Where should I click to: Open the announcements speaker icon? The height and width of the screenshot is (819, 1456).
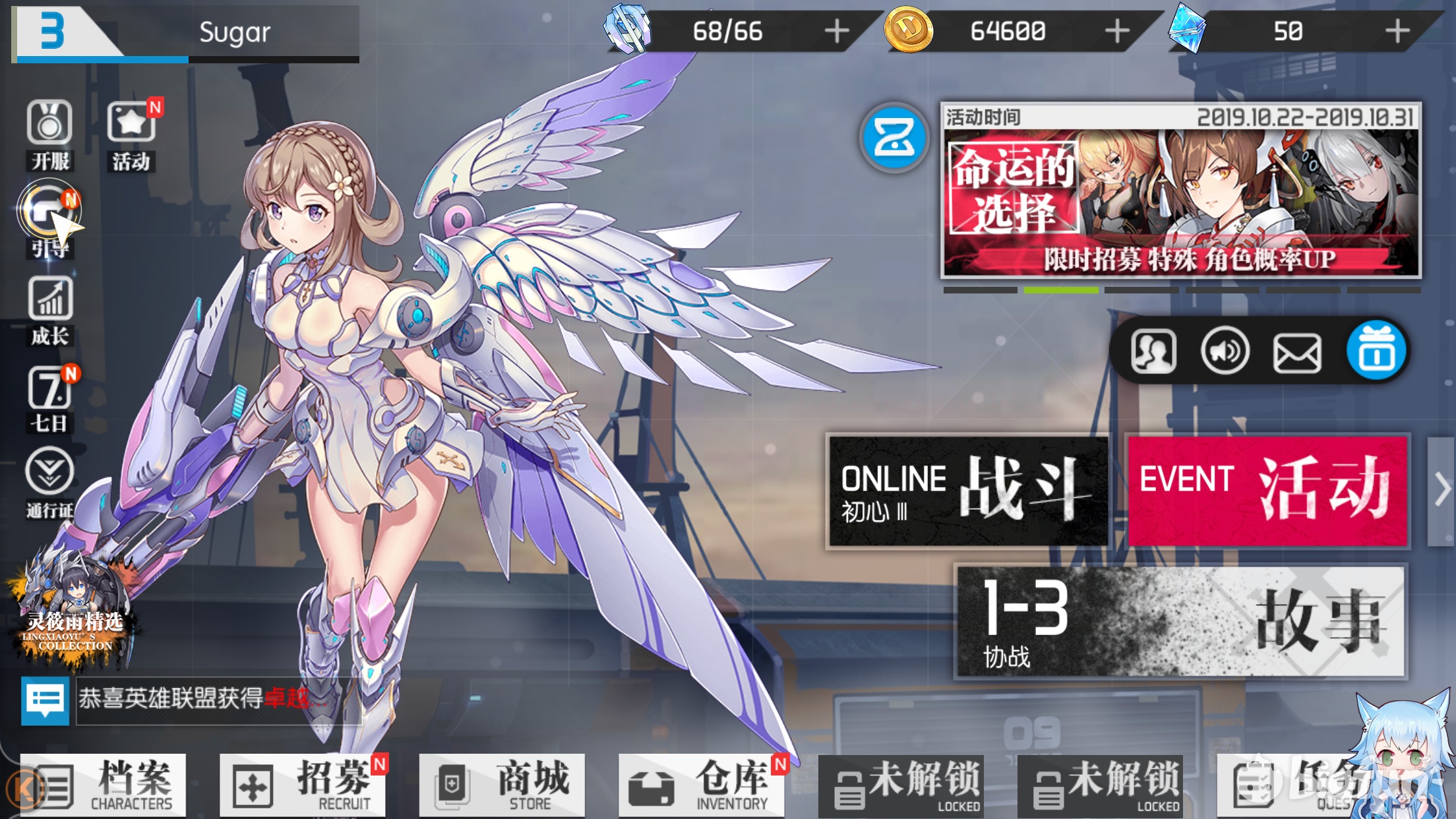coord(1225,351)
